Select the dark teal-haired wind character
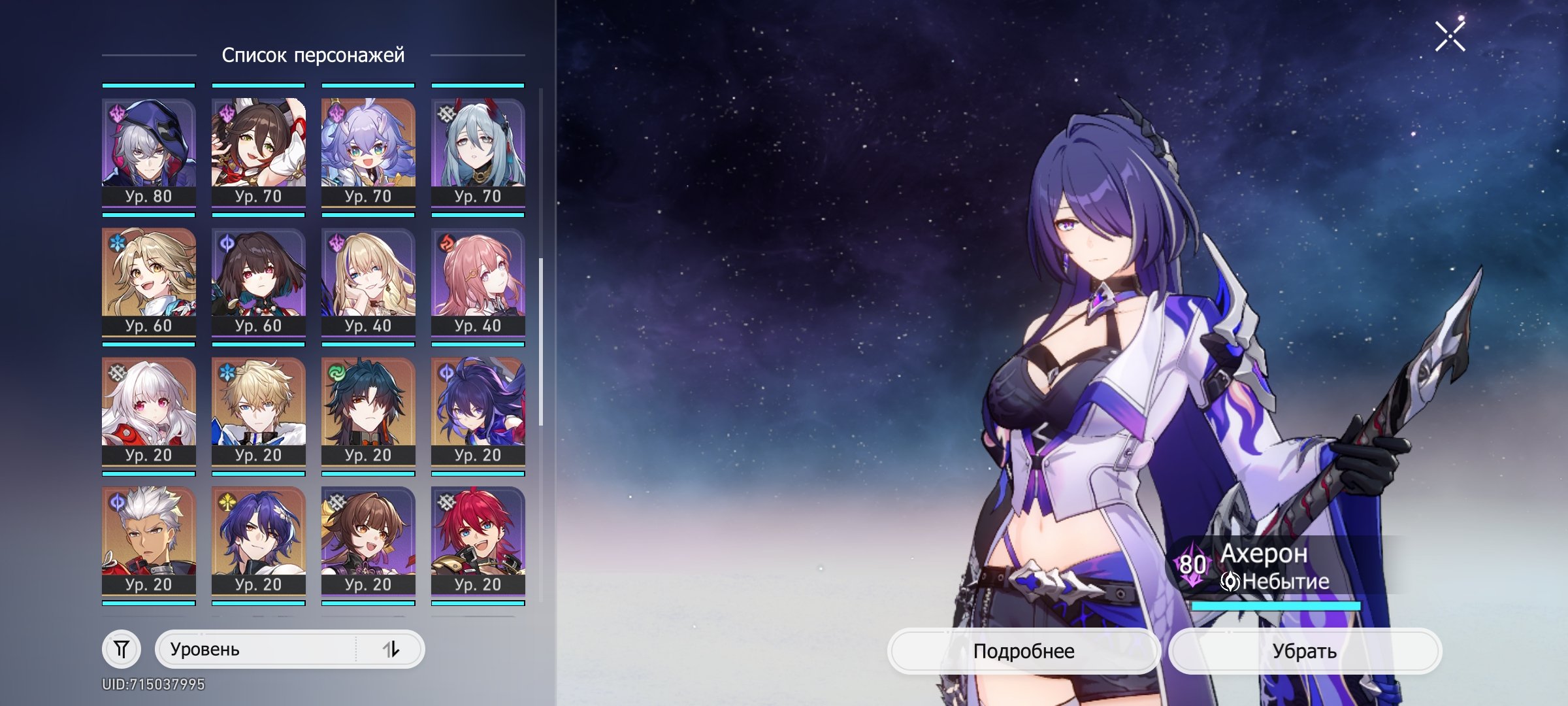This screenshot has width=1568, height=706. pos(368,411)
